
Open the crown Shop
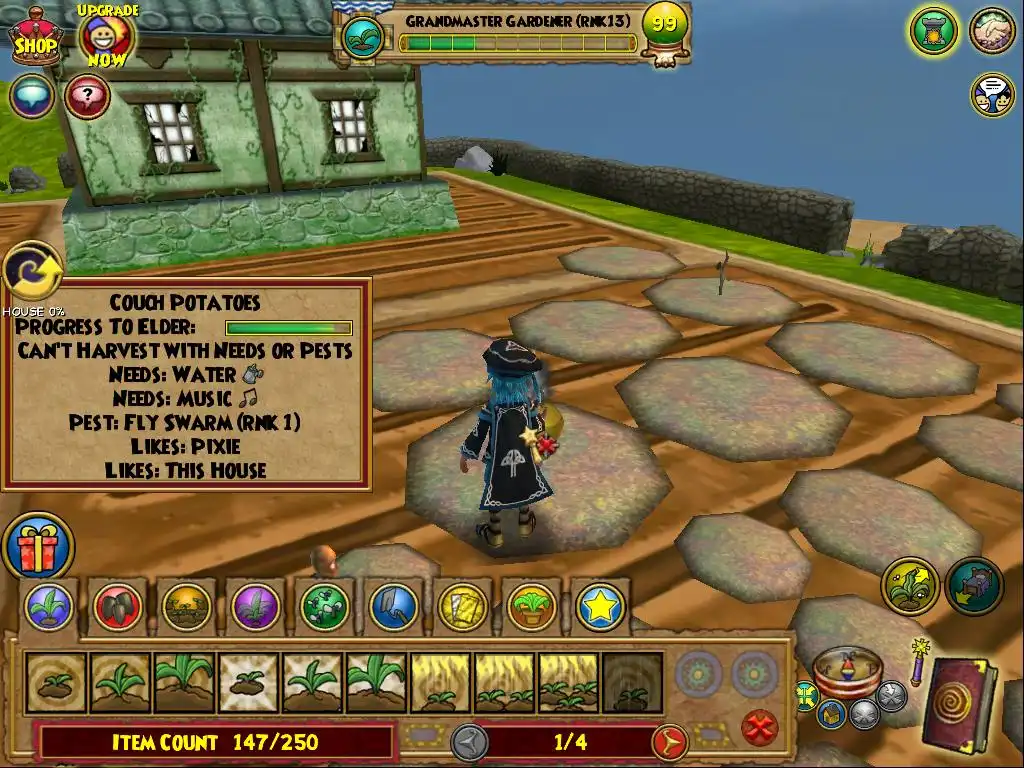[35, 38]
